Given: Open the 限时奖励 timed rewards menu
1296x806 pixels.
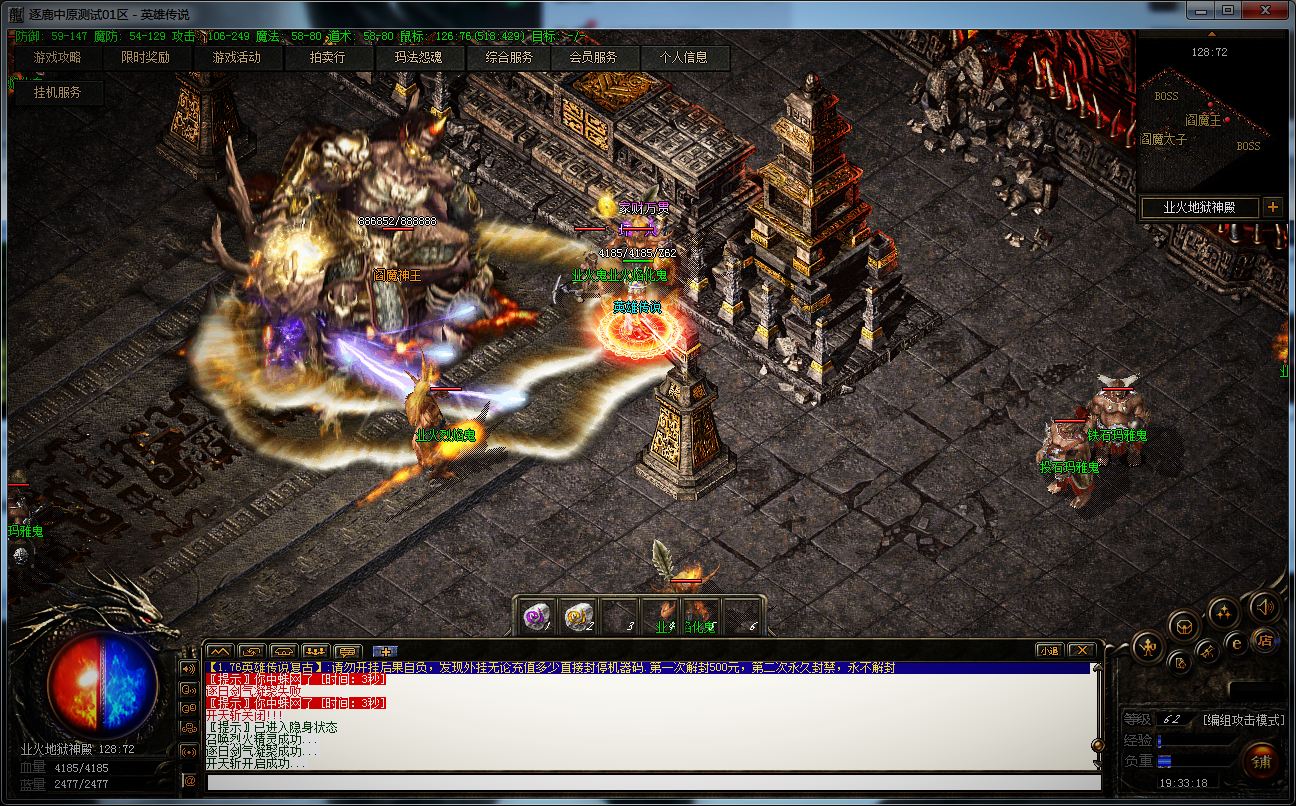Looking at the screenshot, I should pos(146,58).
